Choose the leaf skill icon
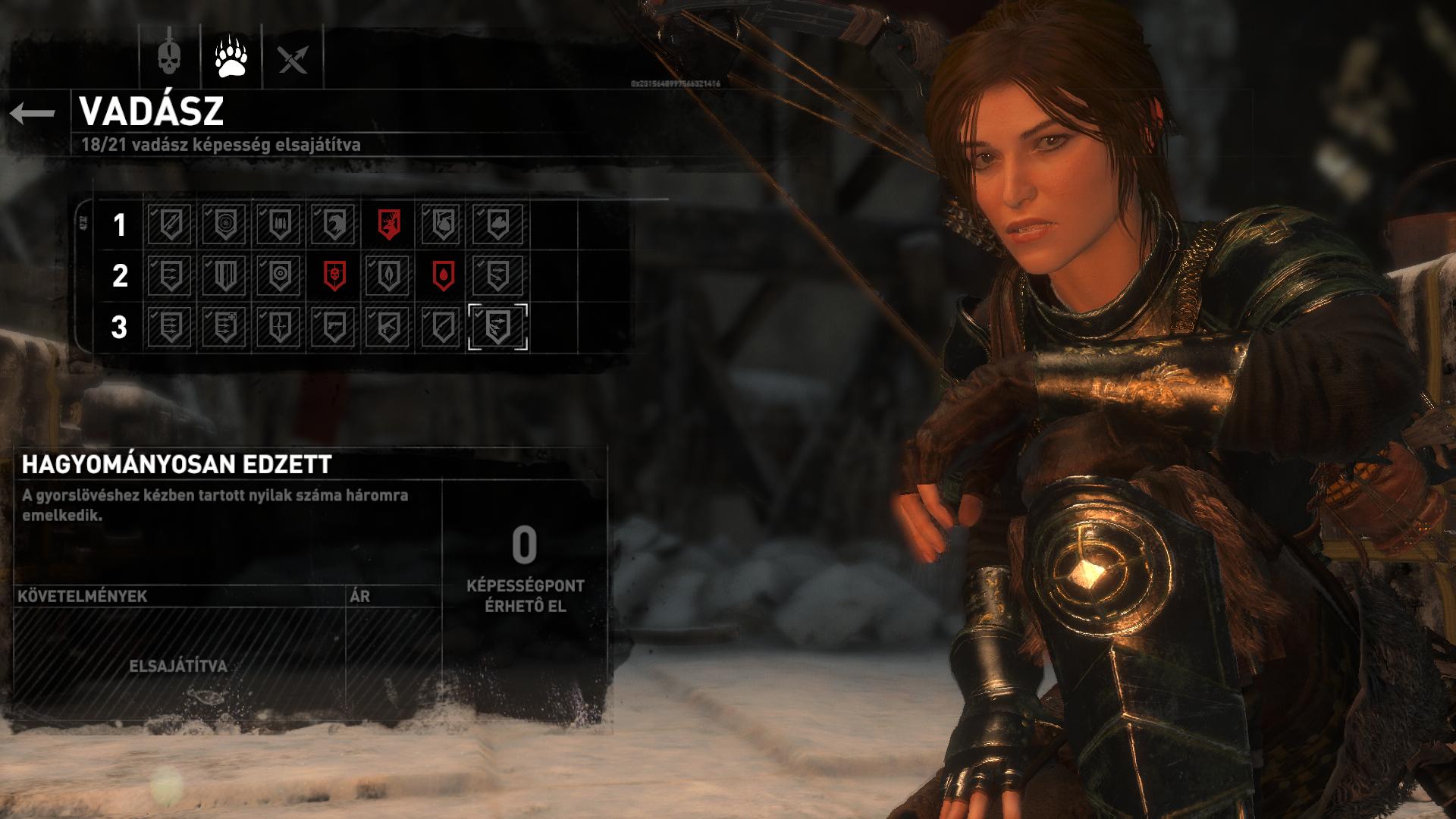Screen dimensions: 1456x819 [x=389, y=275]
